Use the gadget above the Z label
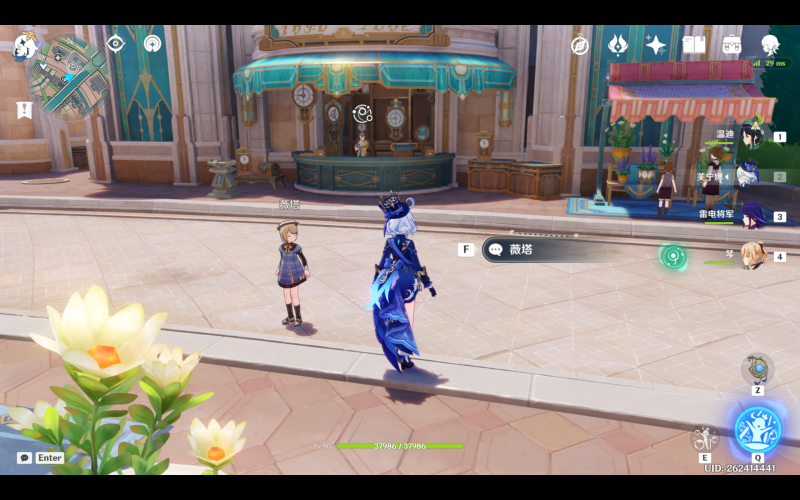 [x=758, y=368]
